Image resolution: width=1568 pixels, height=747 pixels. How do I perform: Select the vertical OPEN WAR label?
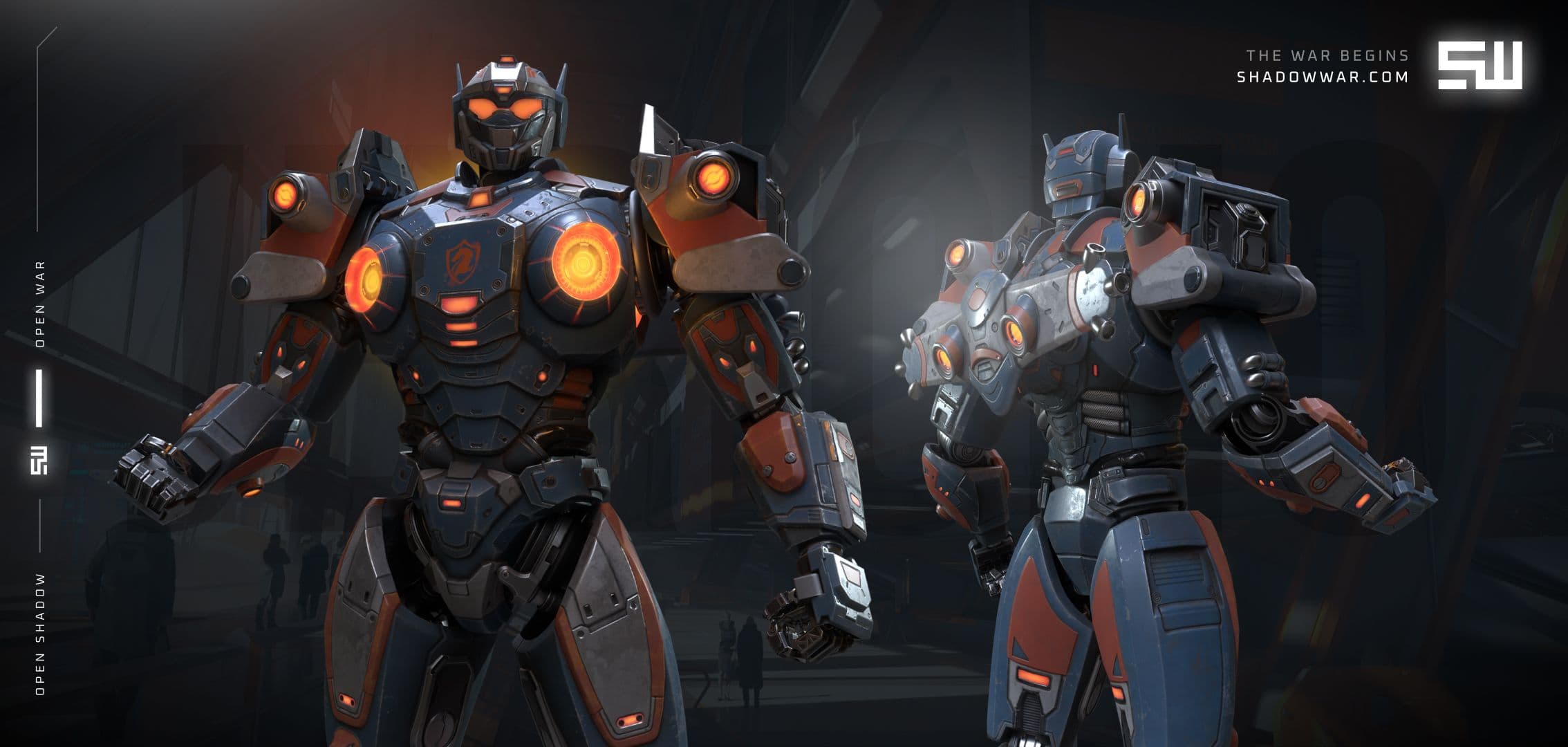pyautogui.click(x=40, y=304)
